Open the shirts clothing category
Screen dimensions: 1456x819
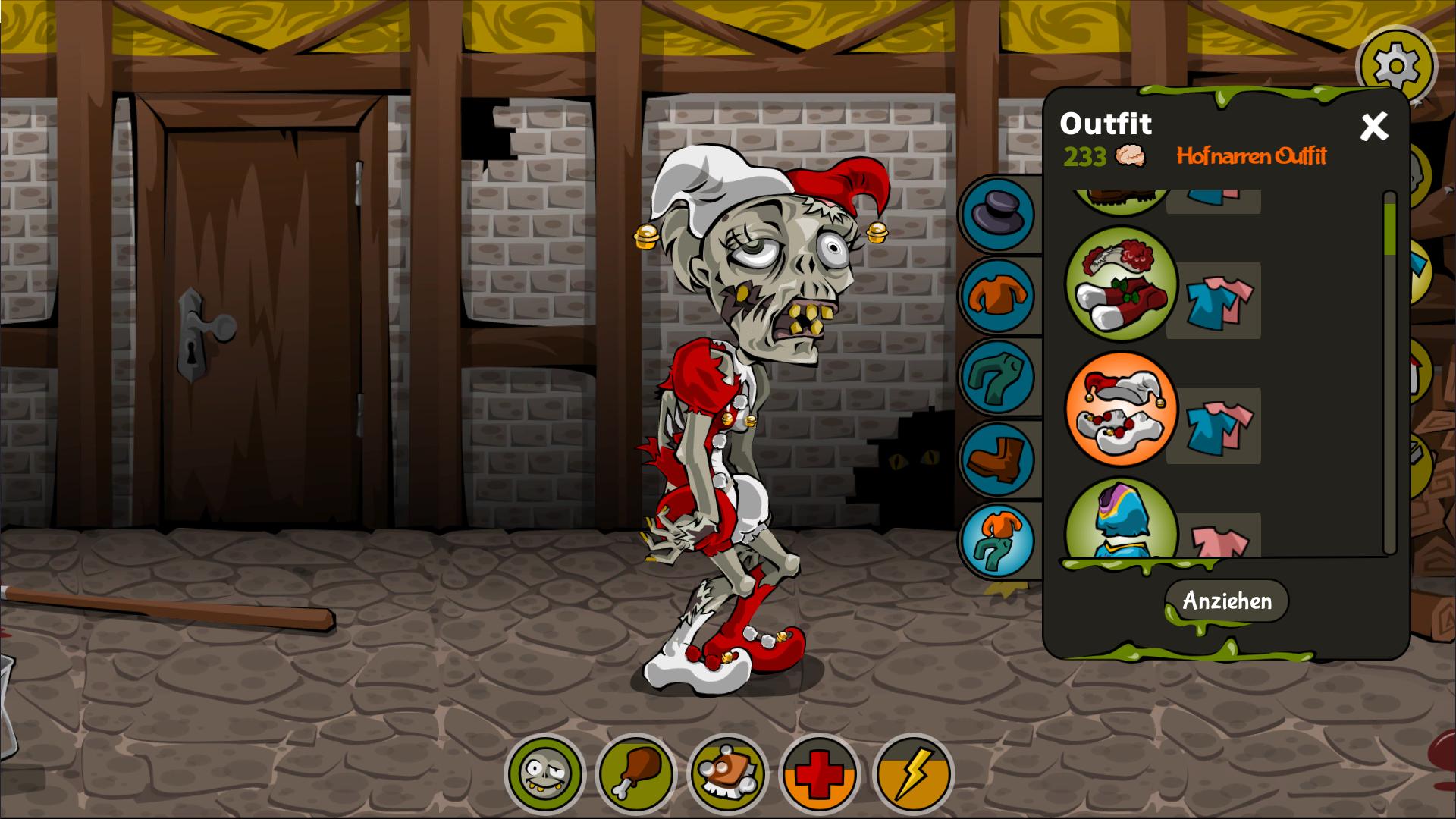coord(999,296)
